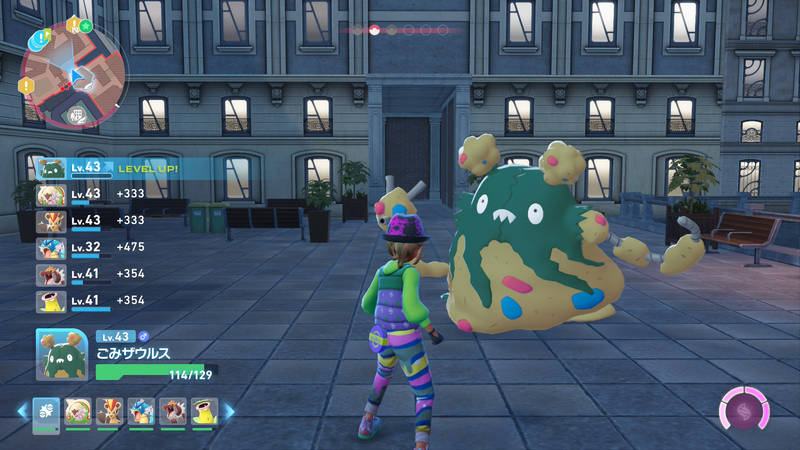Click the right arrow beside the party bar

point(228,411)
